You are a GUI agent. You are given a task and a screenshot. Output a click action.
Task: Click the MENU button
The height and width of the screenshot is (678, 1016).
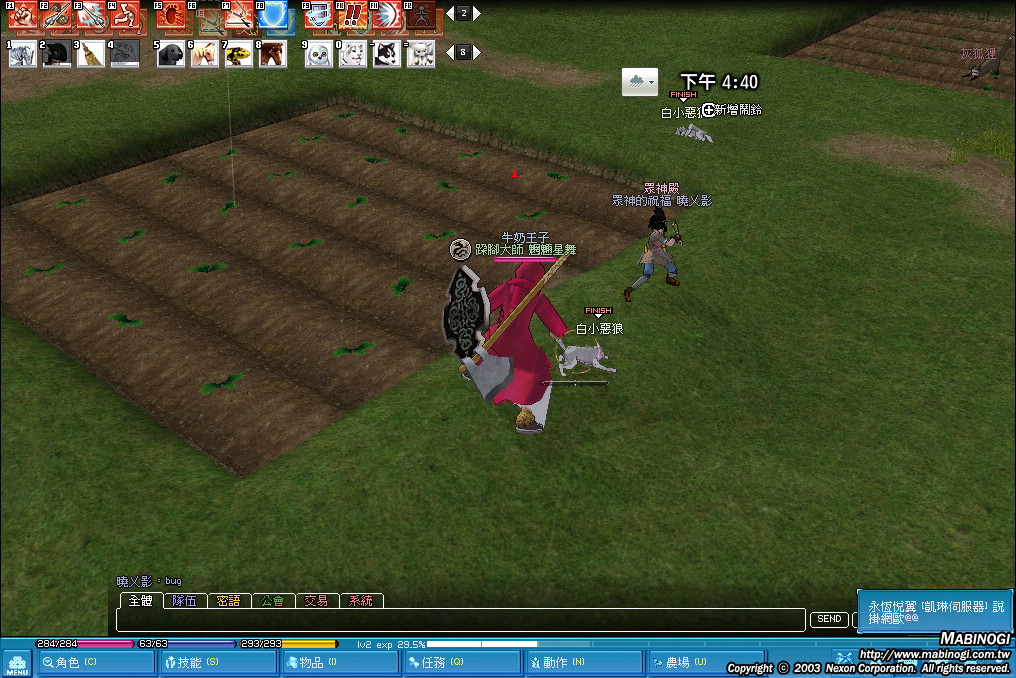[x=16, y=662]
